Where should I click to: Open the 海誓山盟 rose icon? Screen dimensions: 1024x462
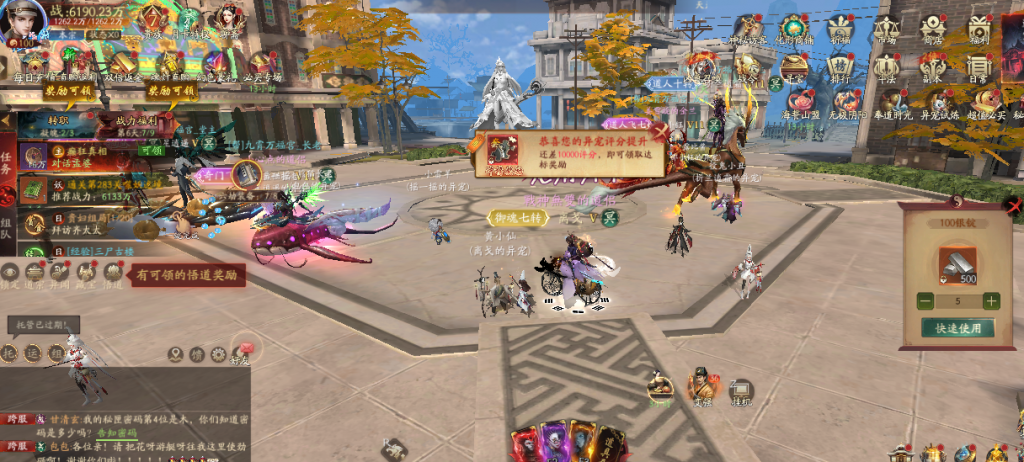click(x=799, y=103)
